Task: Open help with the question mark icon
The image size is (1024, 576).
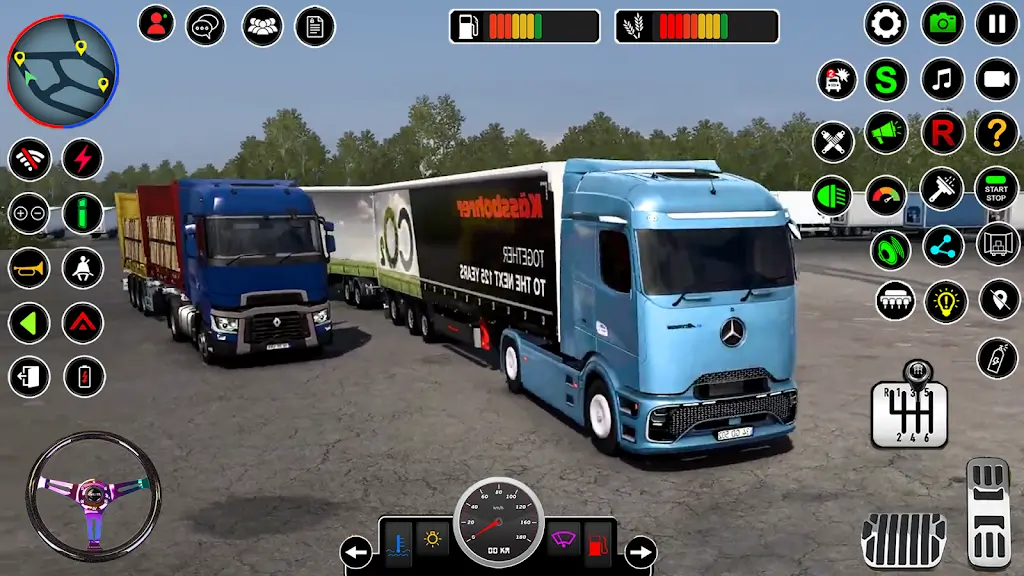Action: click(996, 132)
